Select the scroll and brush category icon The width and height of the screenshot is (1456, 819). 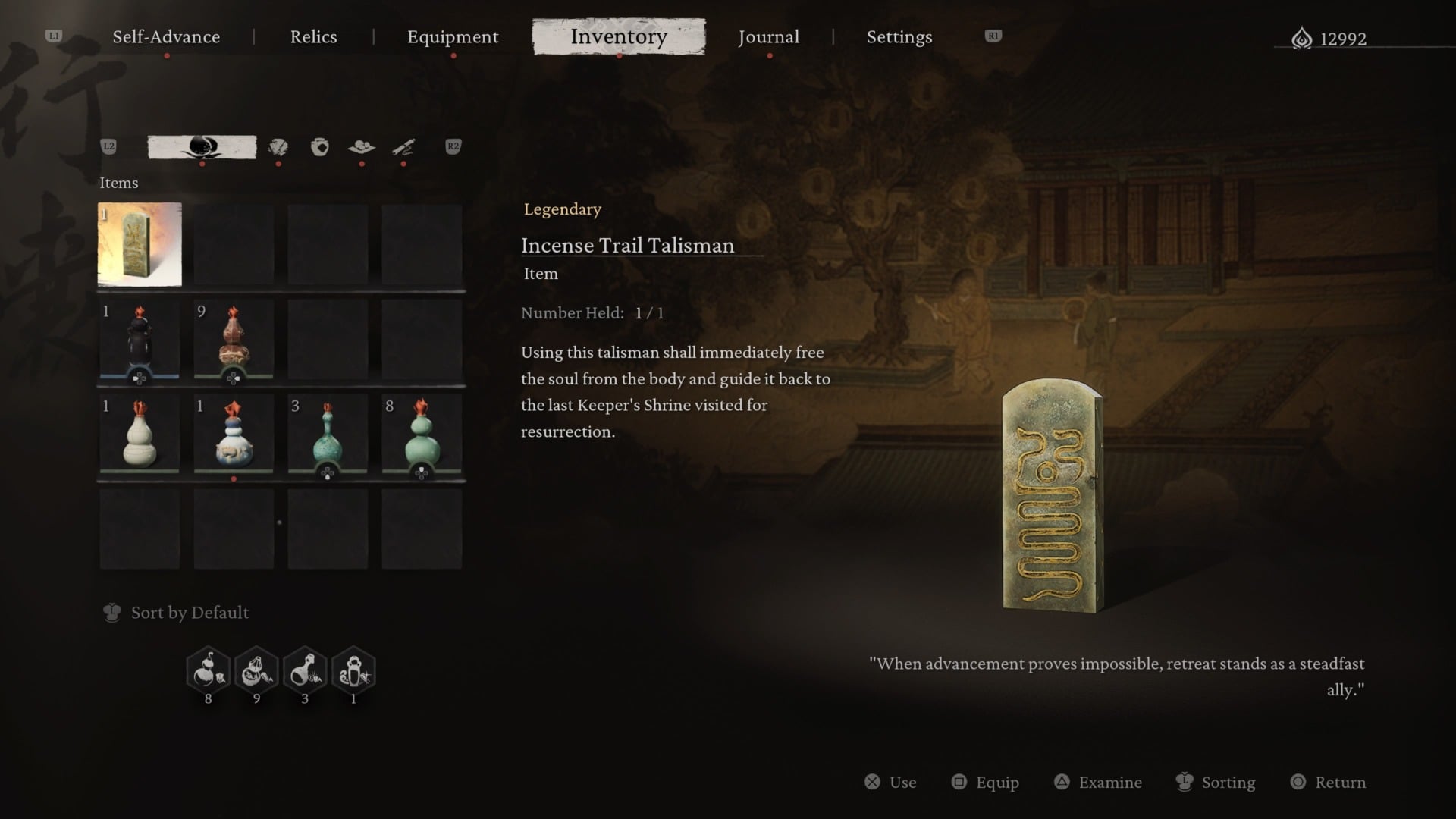point(403,147)
